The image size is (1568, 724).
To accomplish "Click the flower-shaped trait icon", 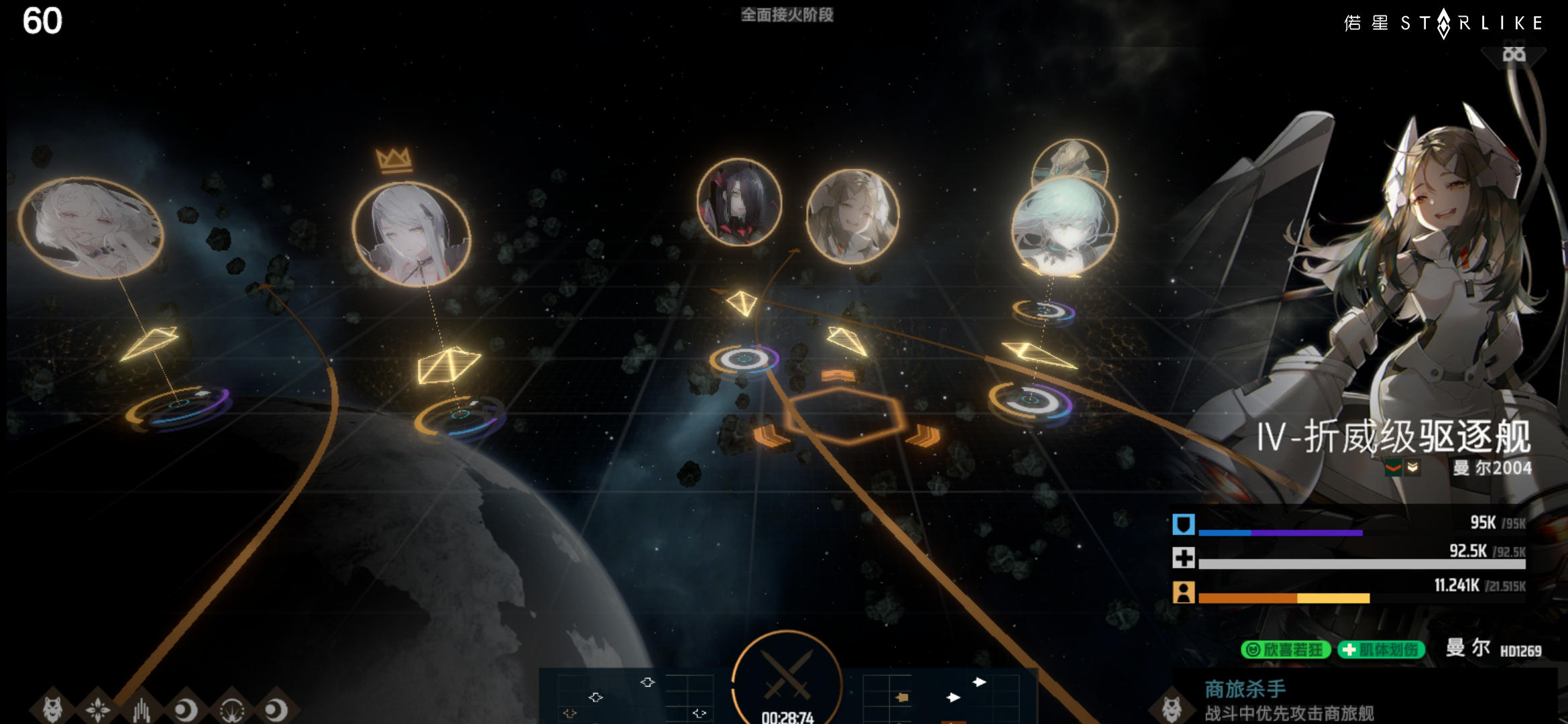I will (97, 709).
